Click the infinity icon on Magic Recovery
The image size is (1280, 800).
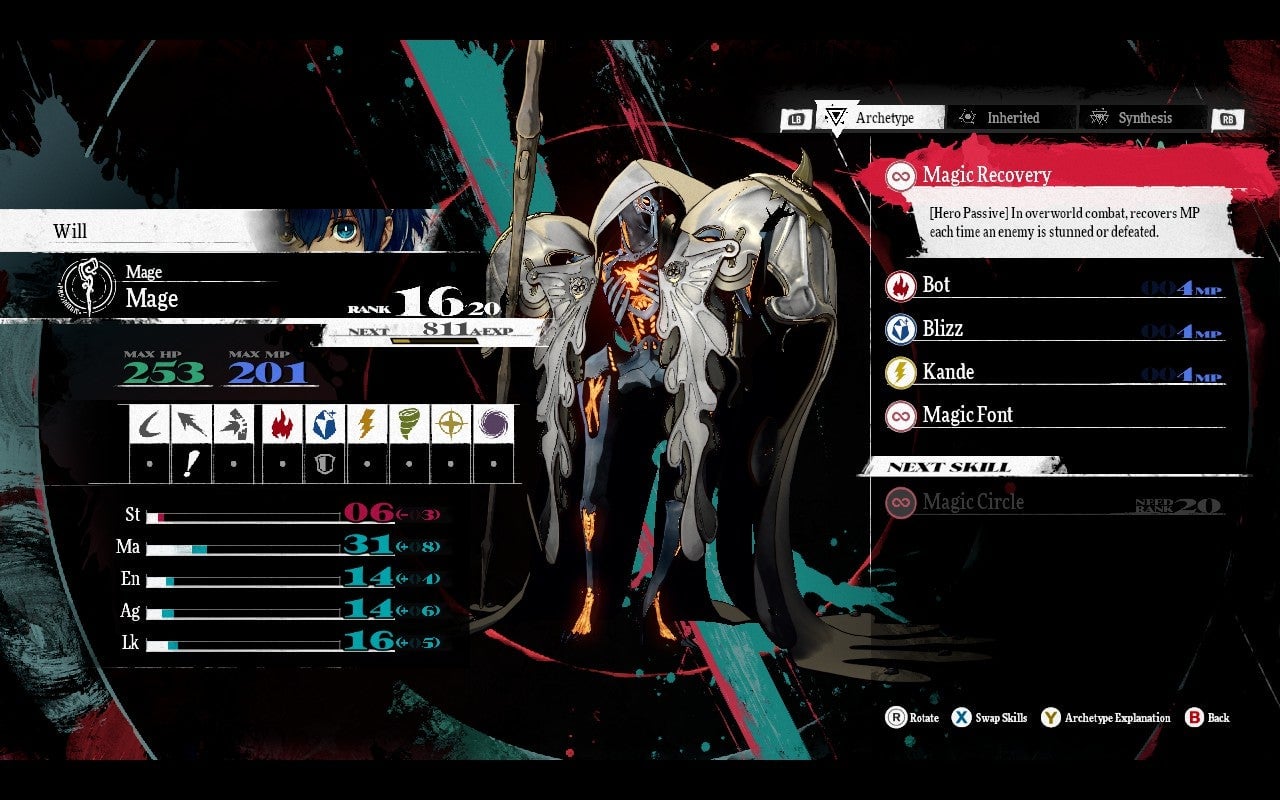(900, 174)
